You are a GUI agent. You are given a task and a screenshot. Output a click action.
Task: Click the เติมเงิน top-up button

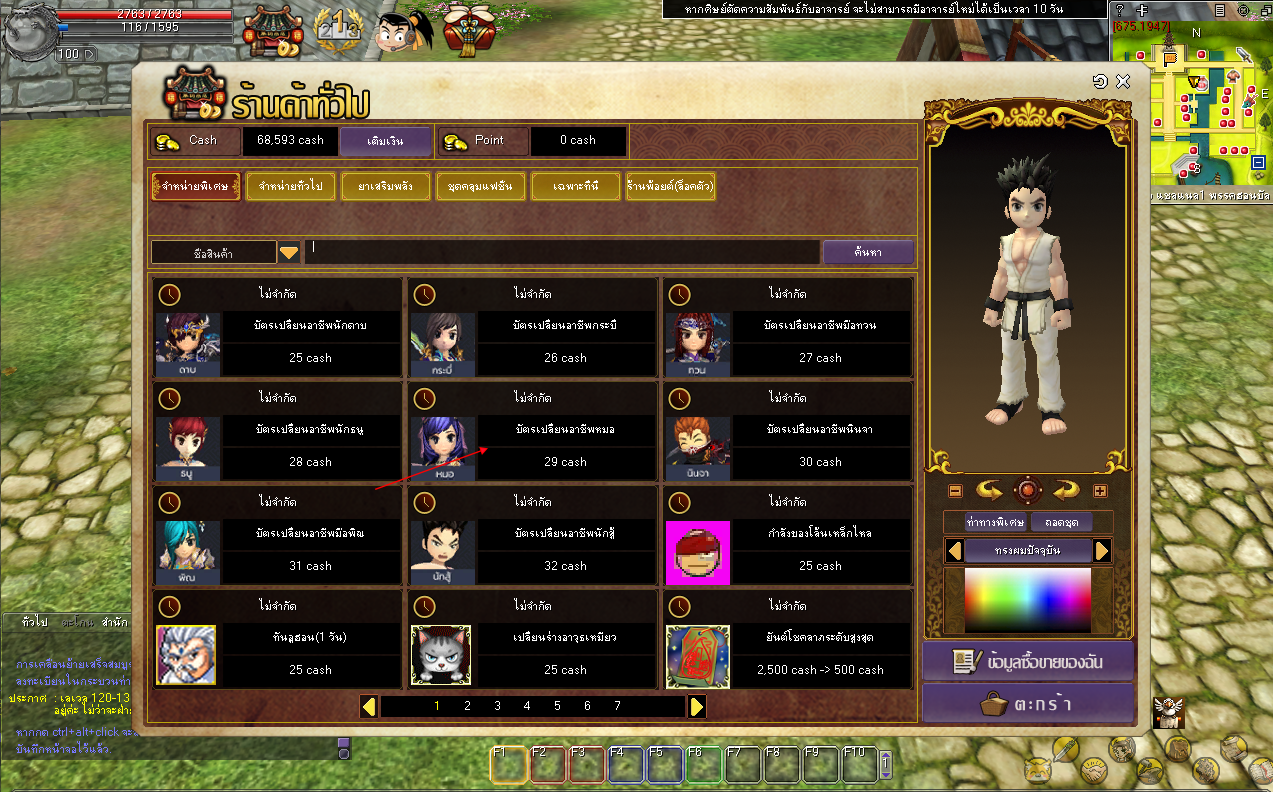coord(385,141)
